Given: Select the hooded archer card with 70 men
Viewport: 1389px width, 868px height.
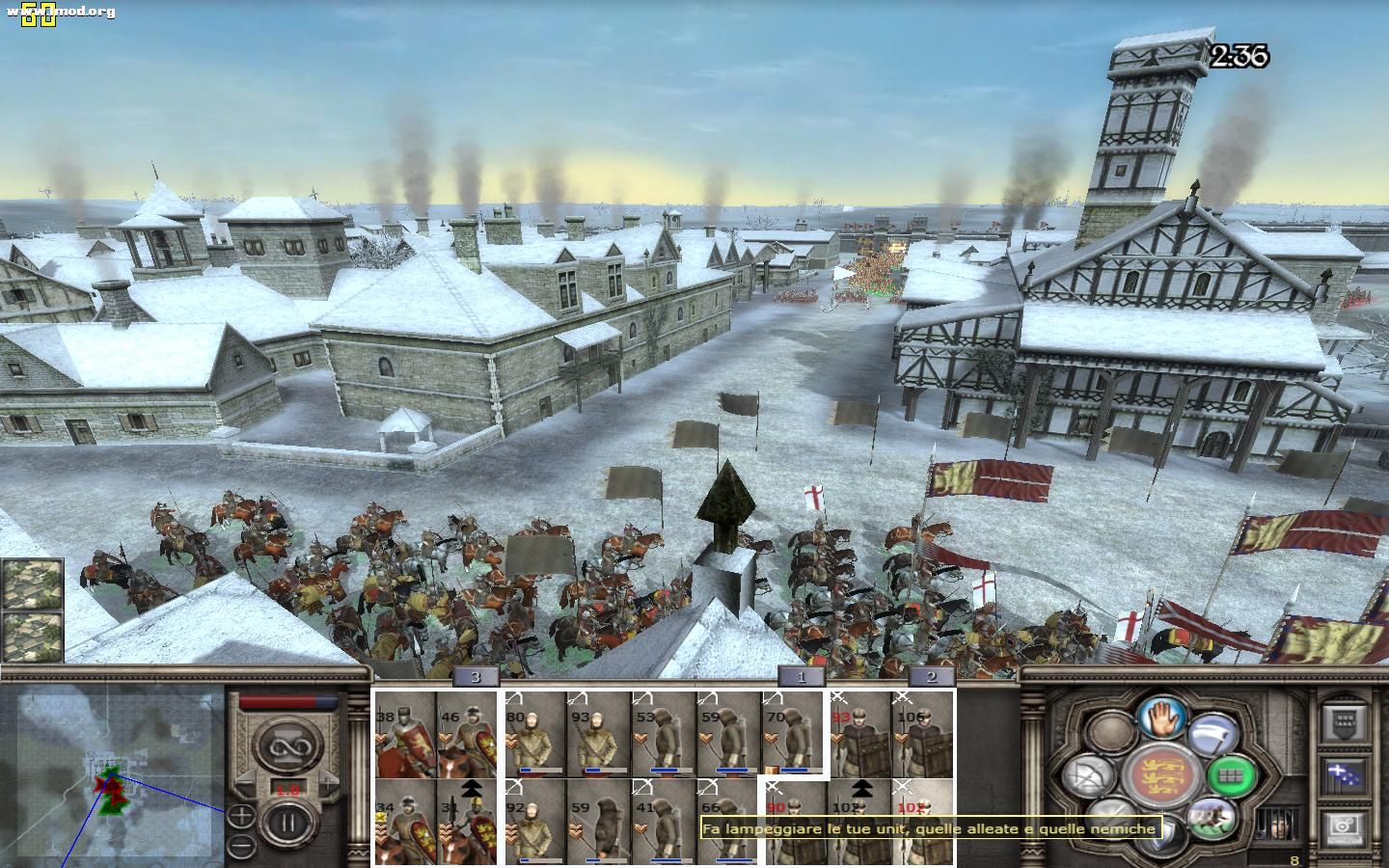Looking at the screenshot, I should click(792, 735).
